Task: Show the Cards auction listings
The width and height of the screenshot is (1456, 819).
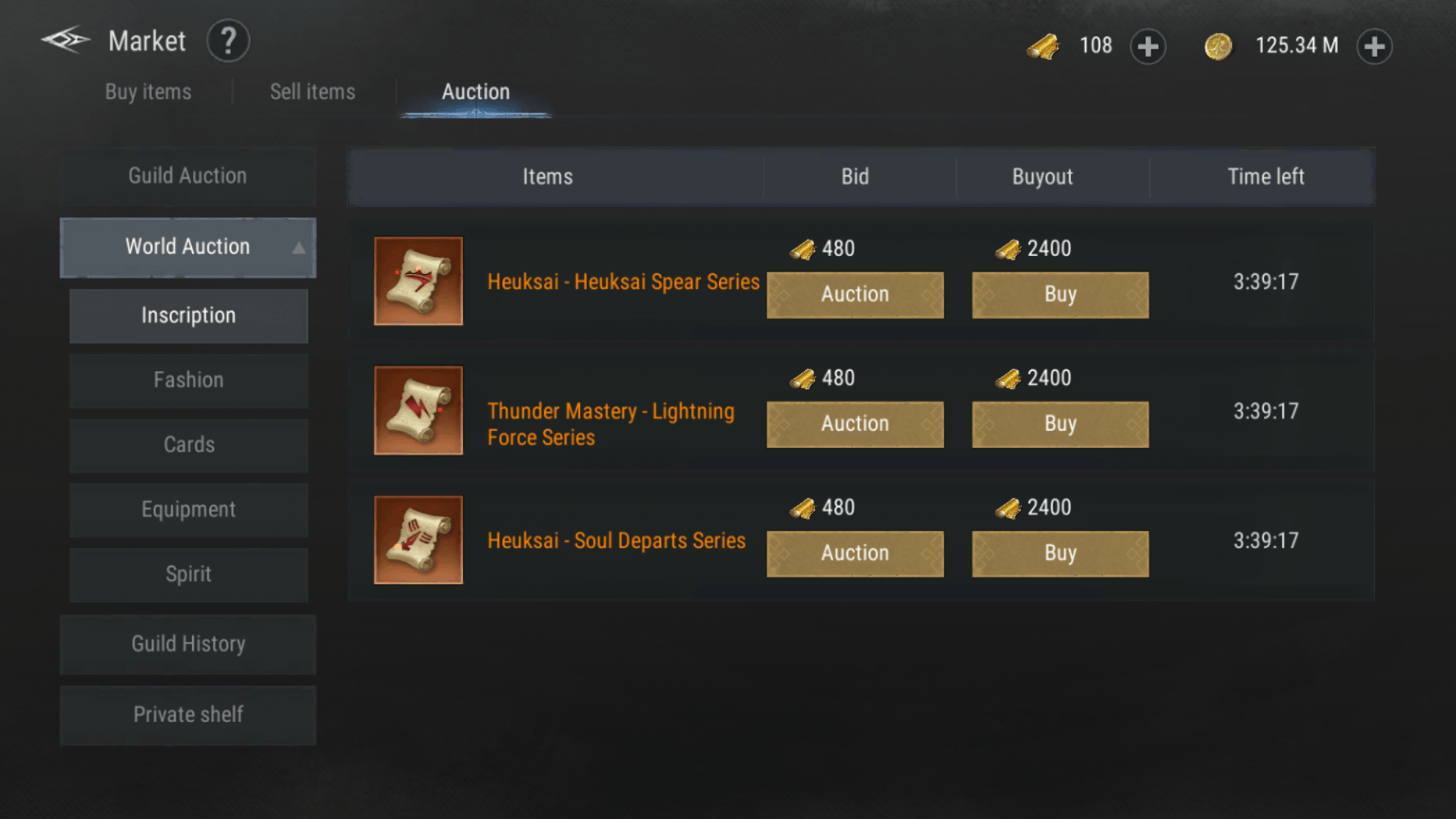Action: pyautogui.click(x=189, y=446)
